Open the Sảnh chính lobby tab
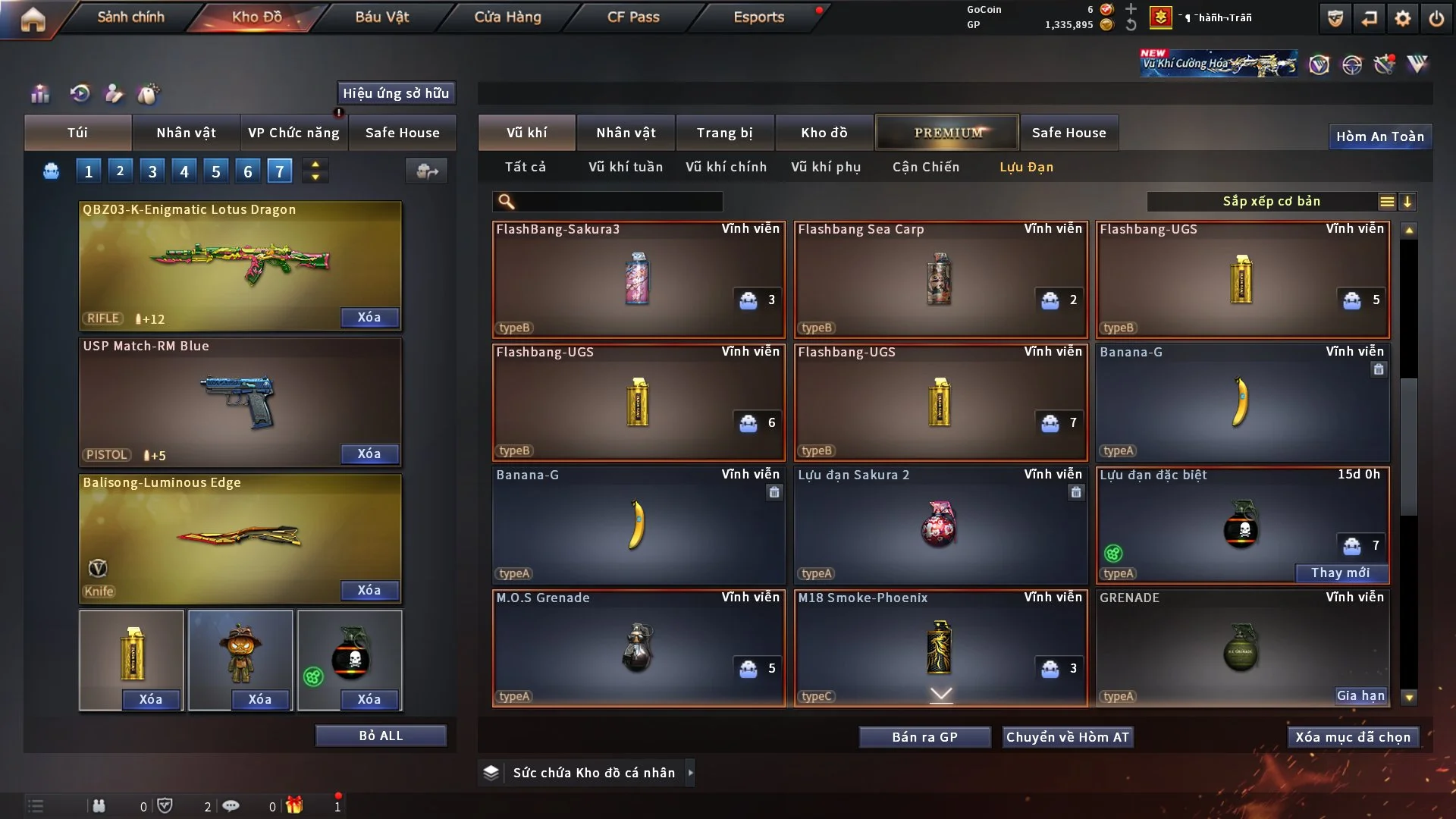The height and width of the screenshot is (819, 1456). coord(130,17)
